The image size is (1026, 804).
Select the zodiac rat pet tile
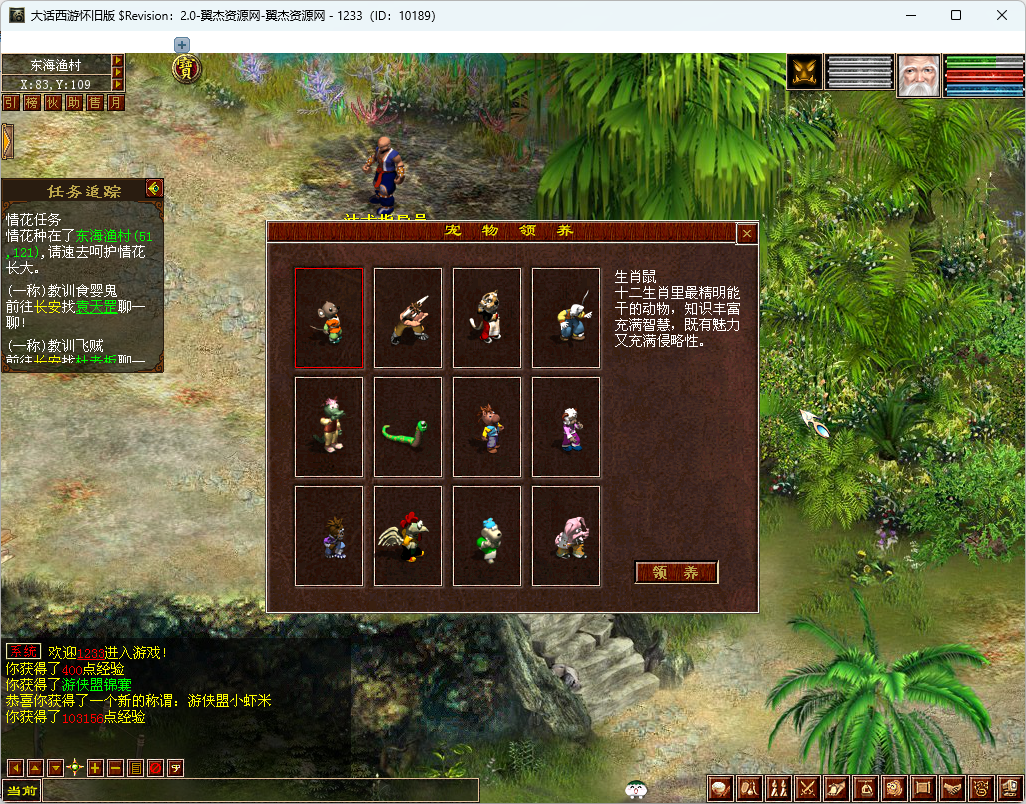click(329, 318)
